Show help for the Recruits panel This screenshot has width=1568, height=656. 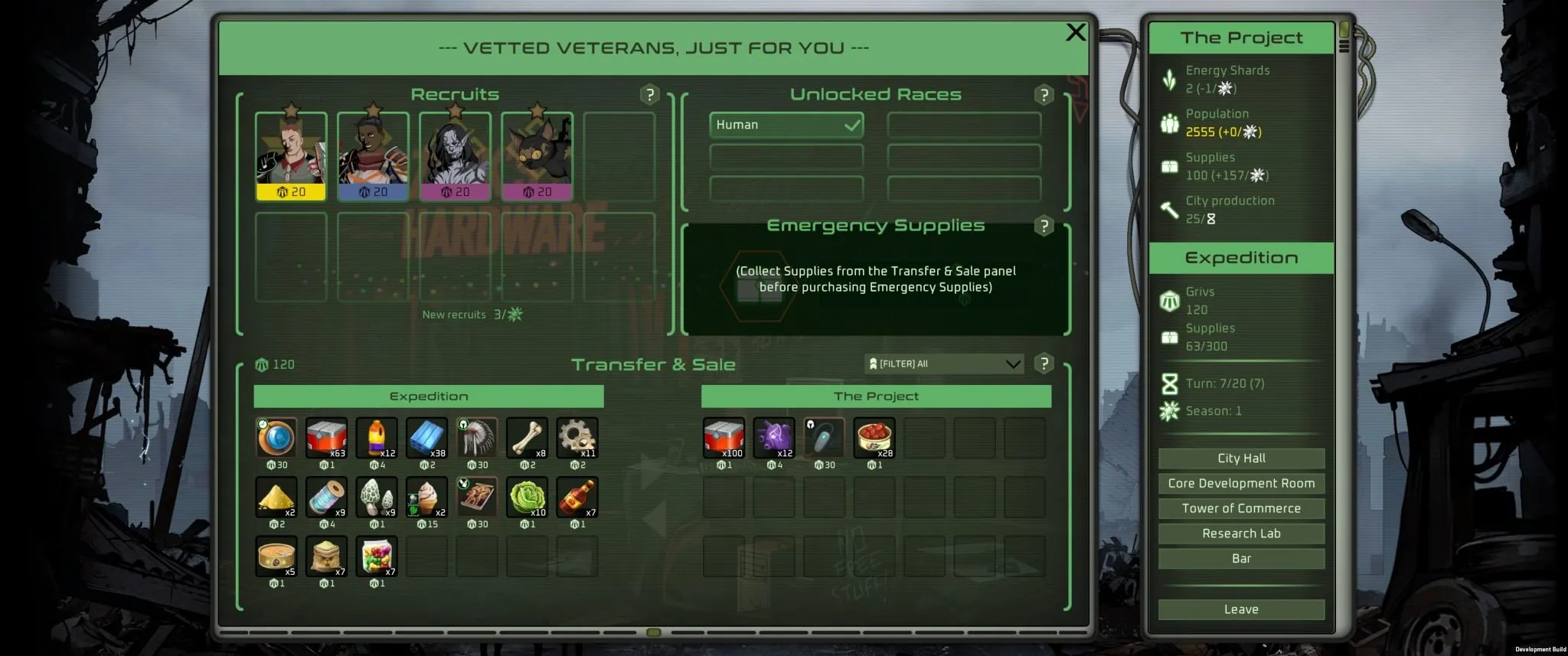click(649, 95)
